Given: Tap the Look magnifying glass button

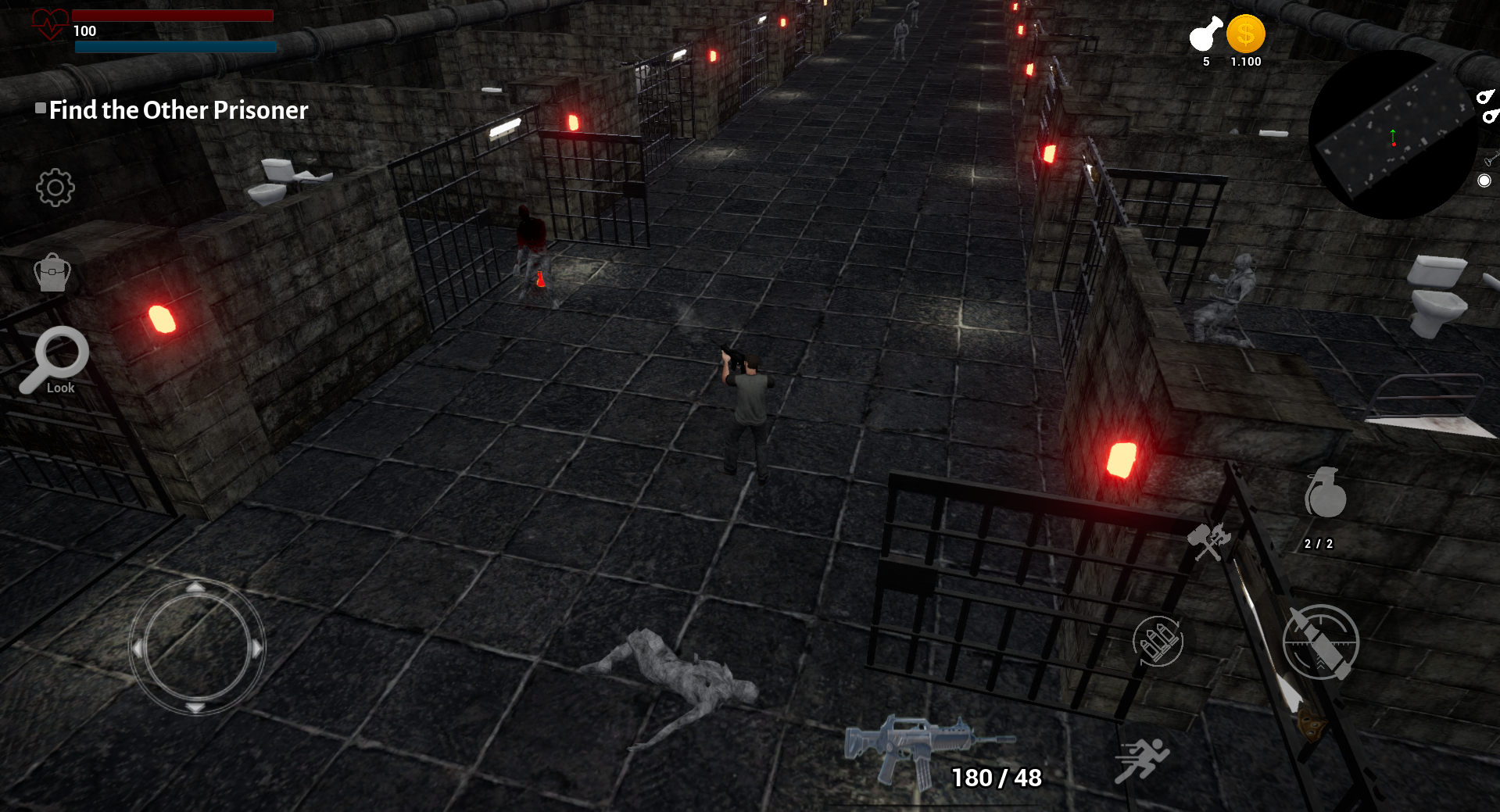Looking at the screenshot, I should pos(55,361).
